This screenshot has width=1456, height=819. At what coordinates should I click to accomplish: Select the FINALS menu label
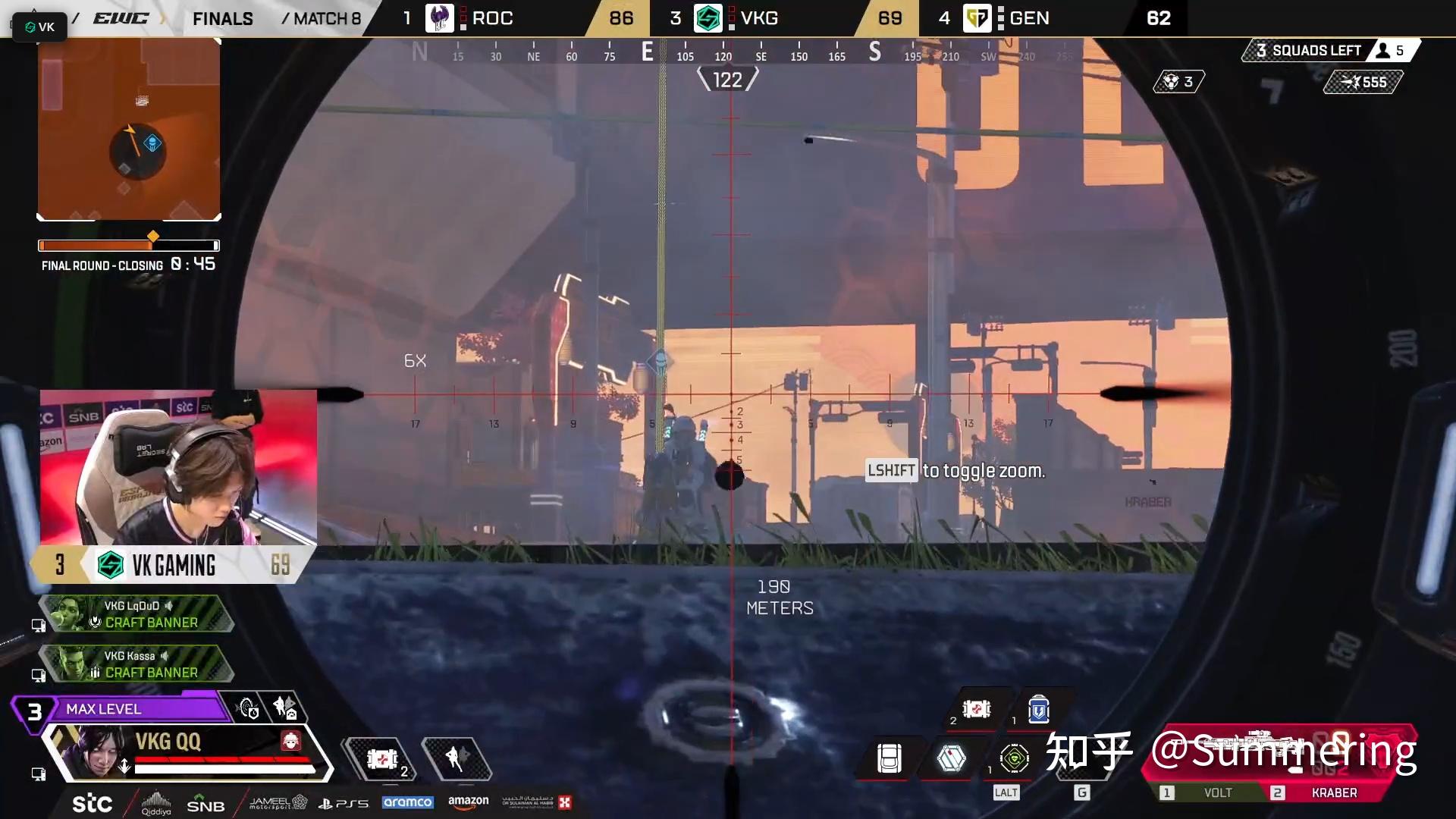[x=222, y=18]
